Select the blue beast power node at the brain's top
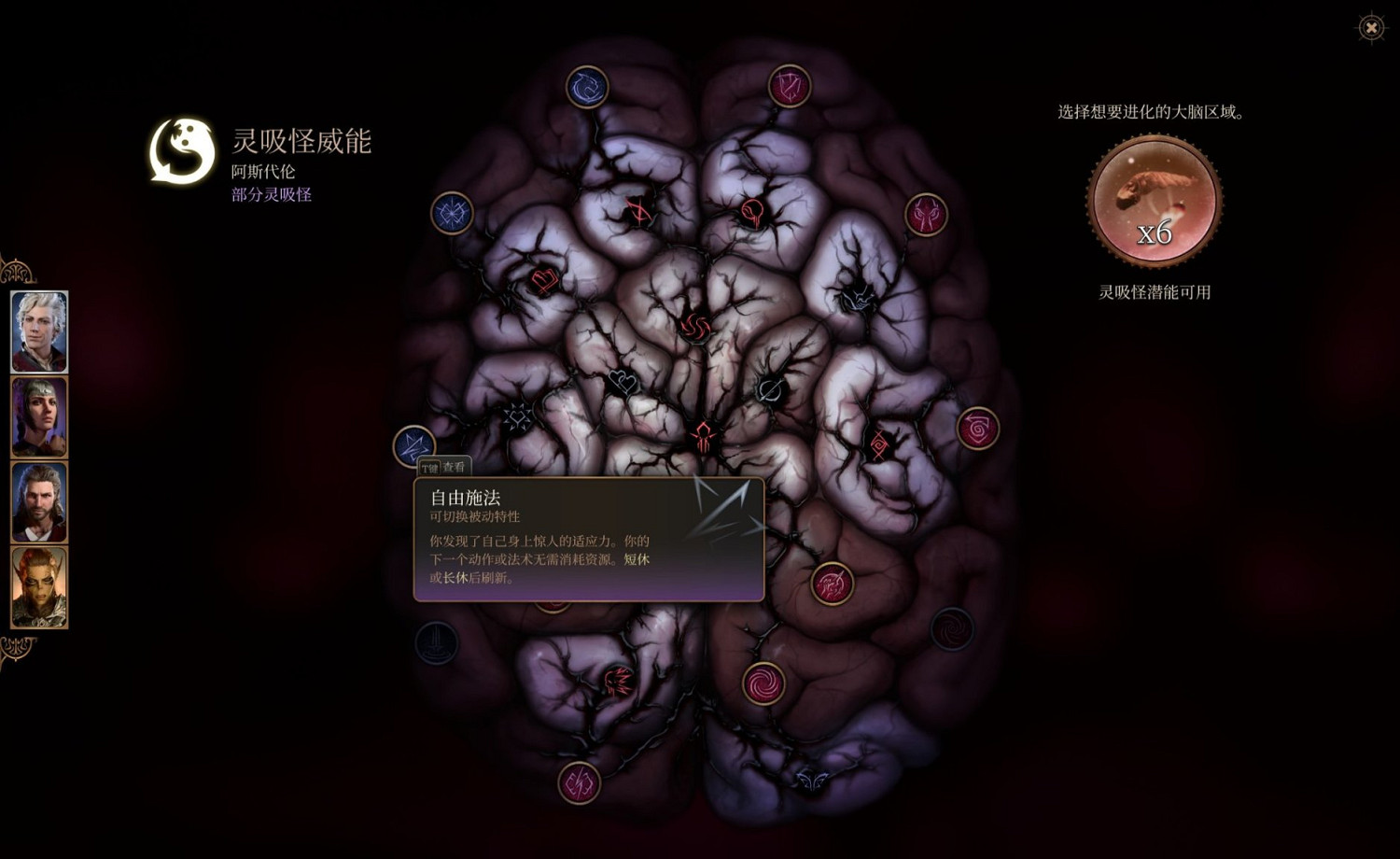Screen dimensions: 1400x859 (586, 85)
